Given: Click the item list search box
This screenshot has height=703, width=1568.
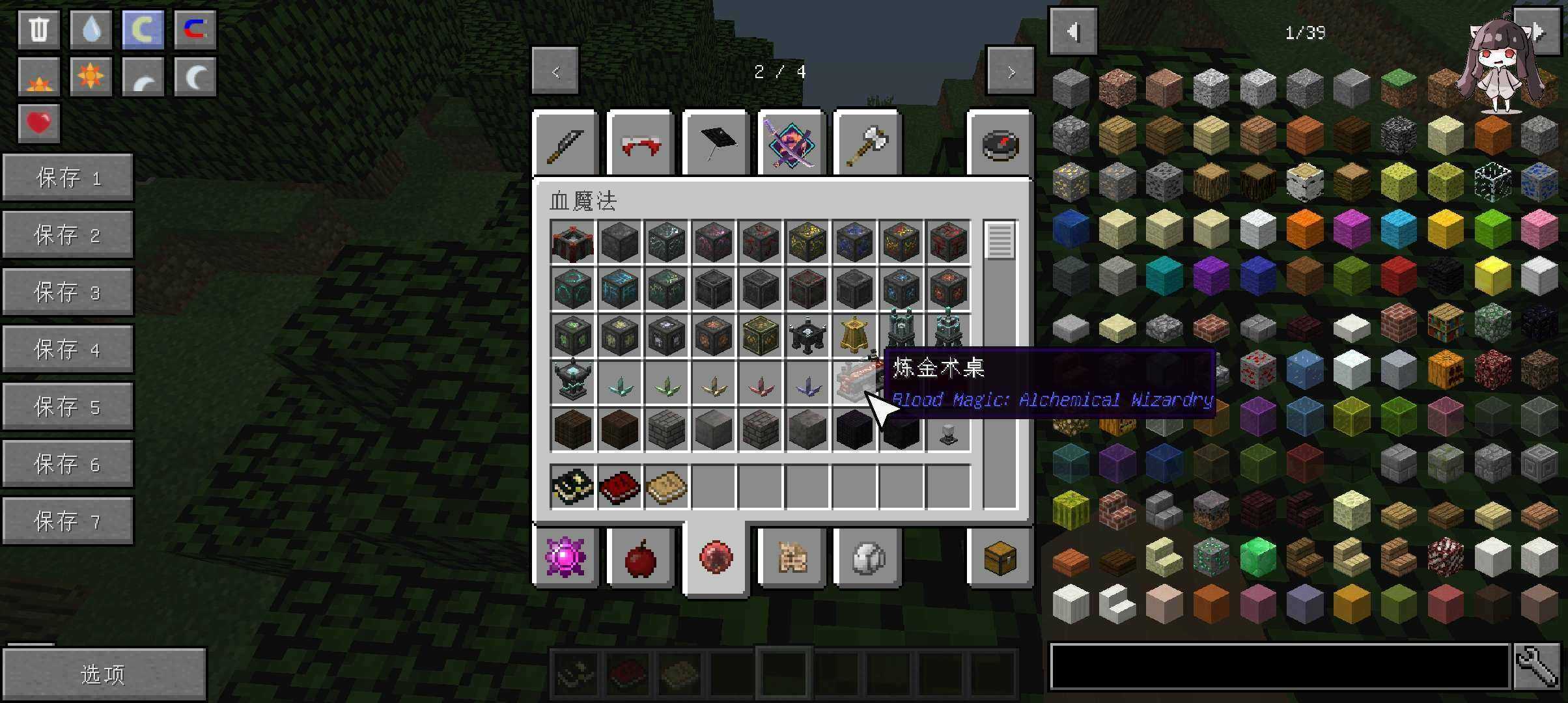Looking at the screenshot, I should (x=1279, y=667).
